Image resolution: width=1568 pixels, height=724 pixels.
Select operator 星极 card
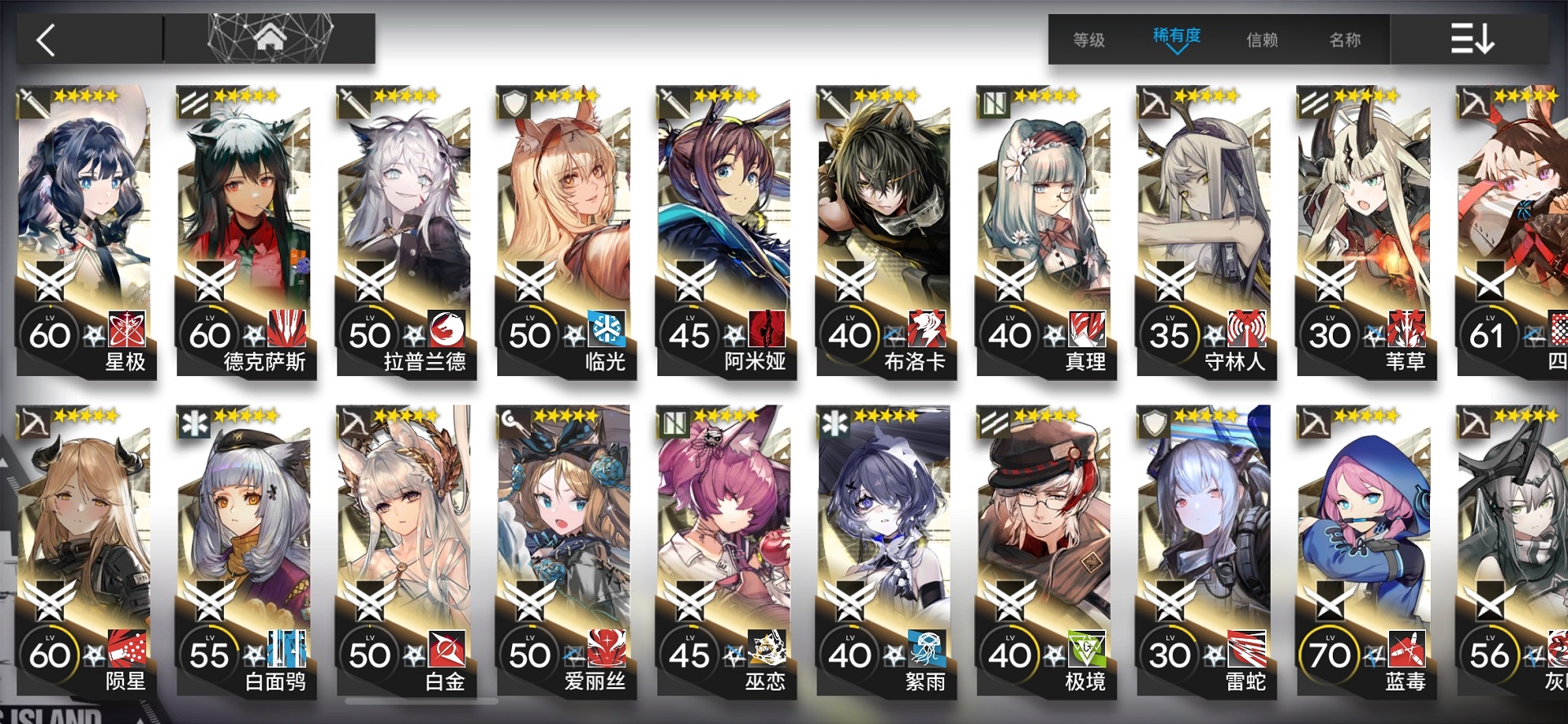(85, 229)
